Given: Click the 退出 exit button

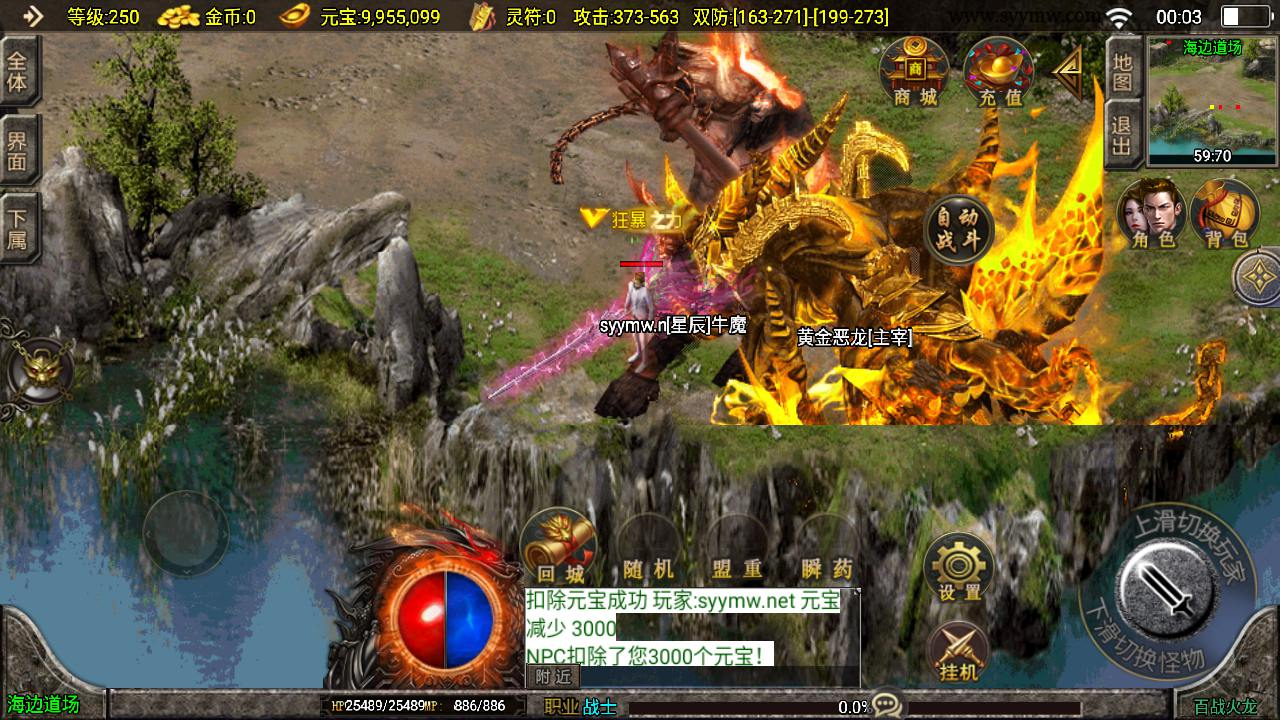Looking at the screenshot, I should pos(1122,136).
